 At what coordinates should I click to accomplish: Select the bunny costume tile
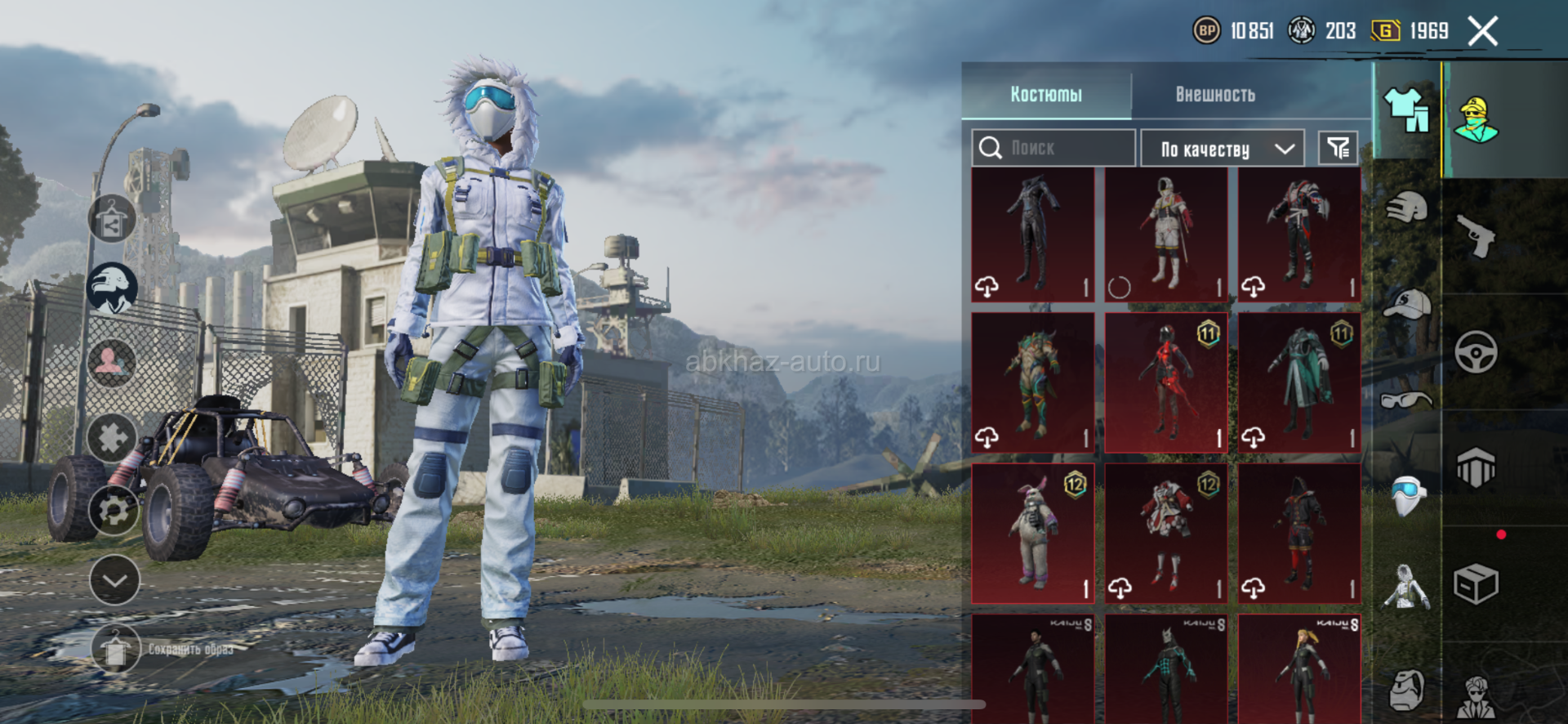point(1033,533)
